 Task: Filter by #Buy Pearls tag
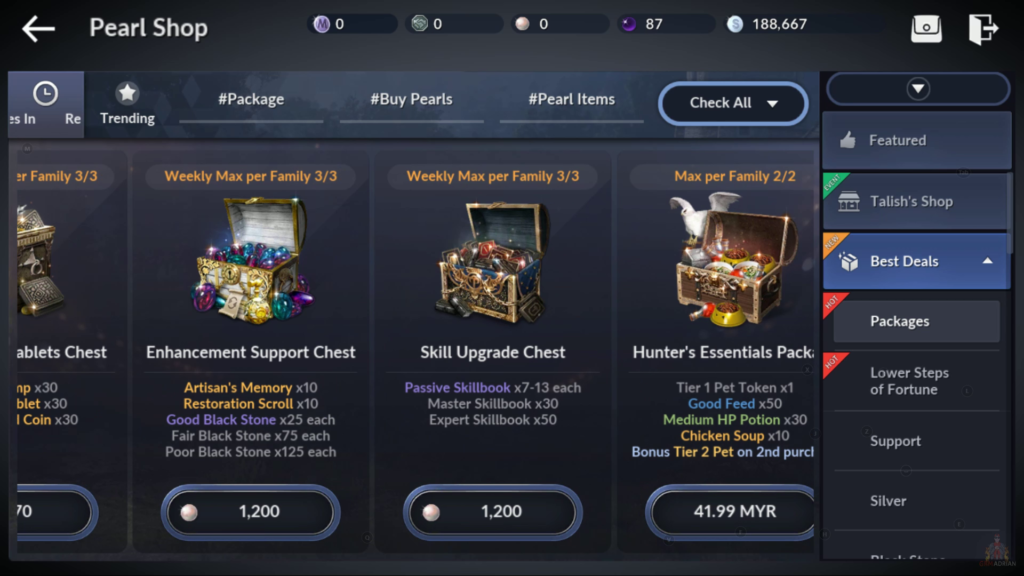coord(411,100)
